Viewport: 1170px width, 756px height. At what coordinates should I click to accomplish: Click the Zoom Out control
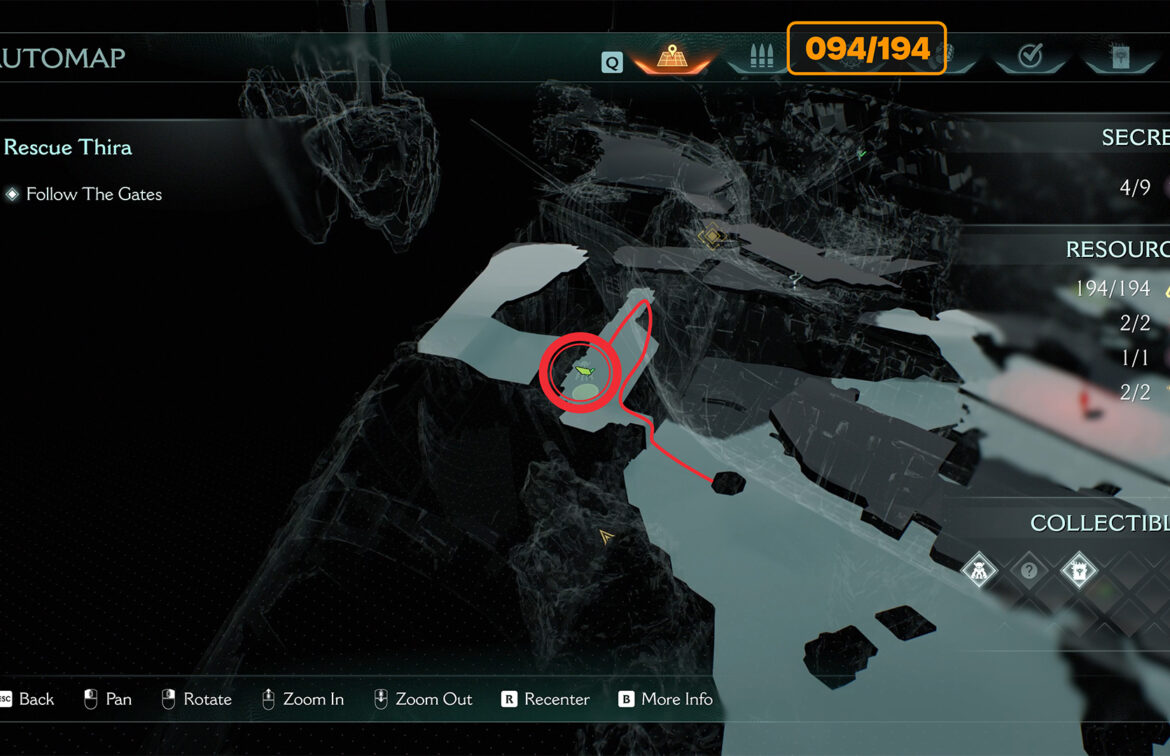422,699
